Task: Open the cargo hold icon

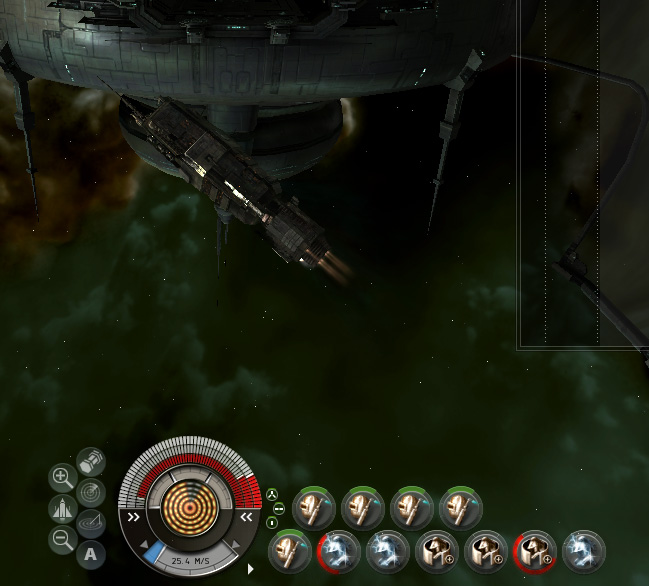Action: pos(90,461)
